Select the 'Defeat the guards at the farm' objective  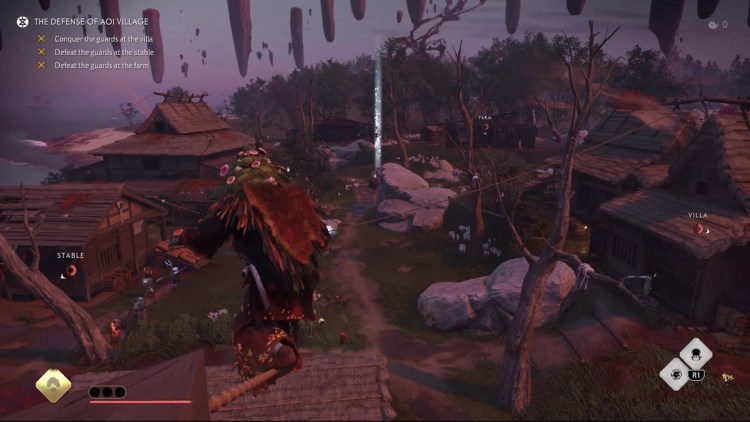click(98, 65)
